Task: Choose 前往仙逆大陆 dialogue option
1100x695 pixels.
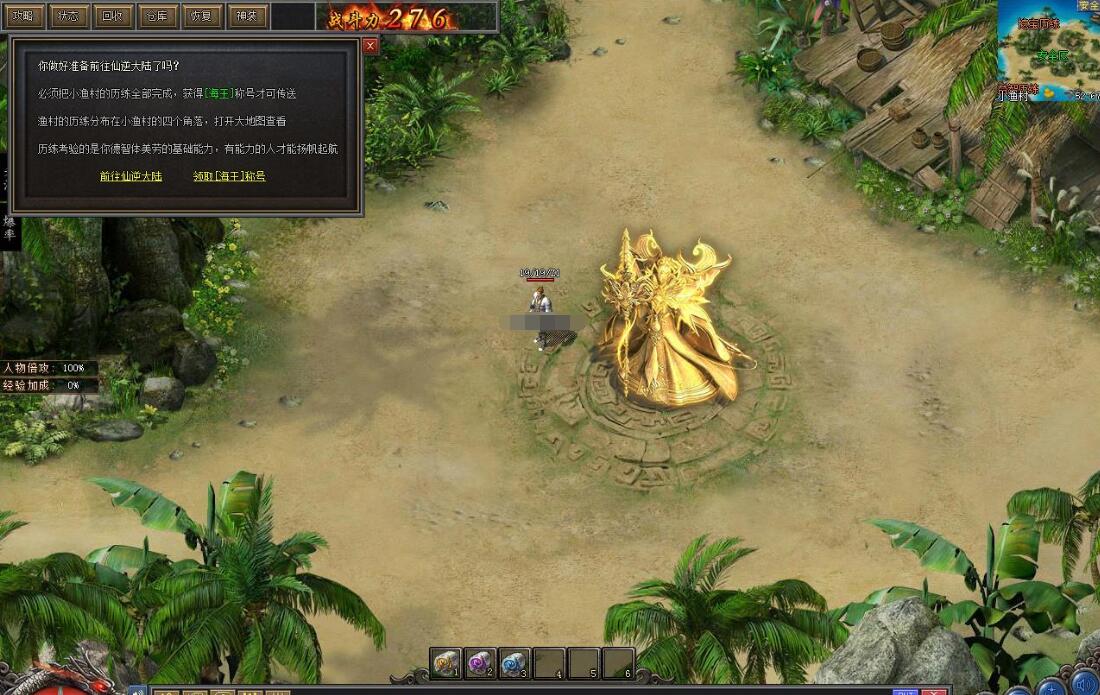Action: [x=131, y=176]
